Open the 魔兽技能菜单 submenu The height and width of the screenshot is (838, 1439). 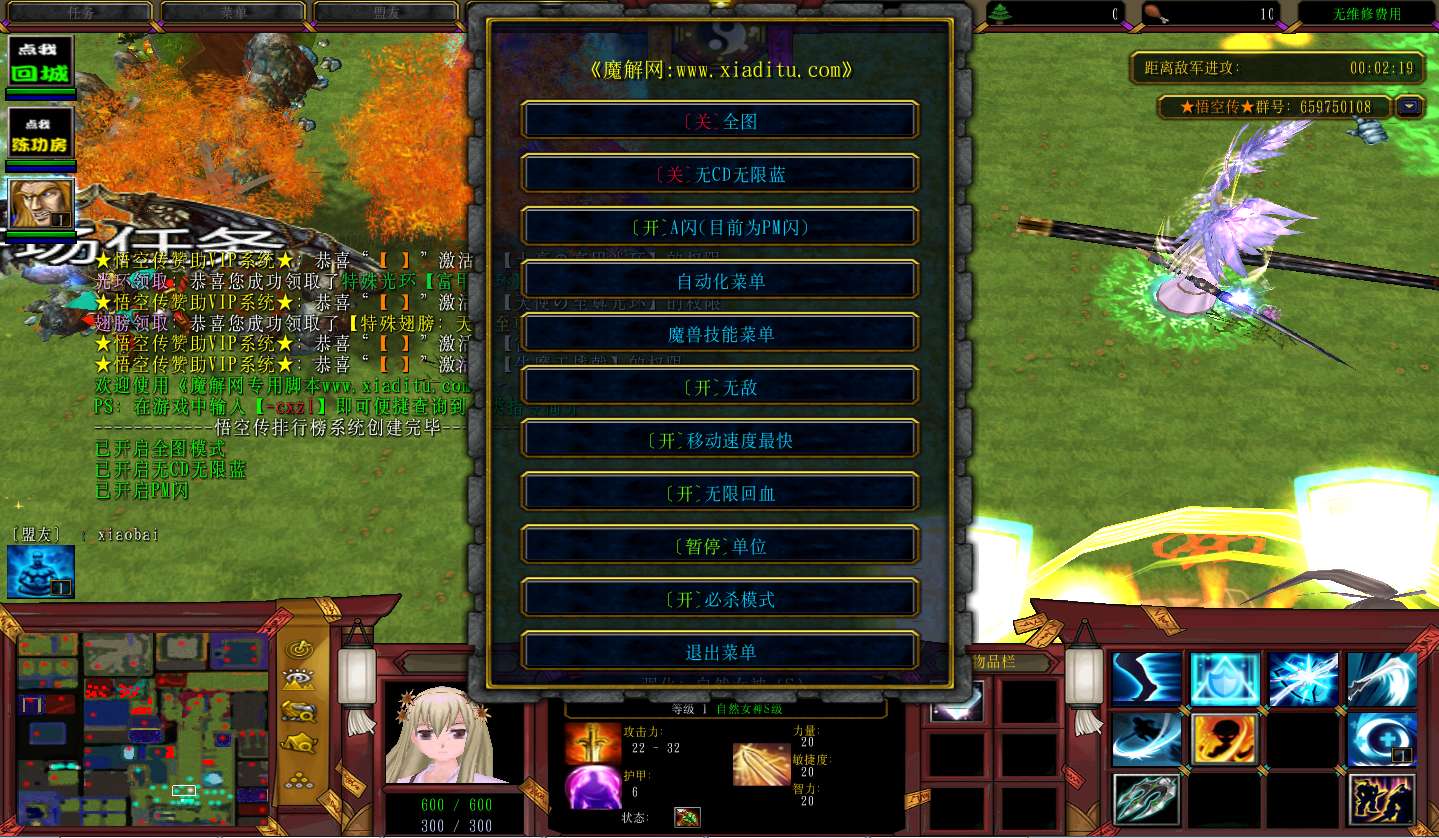point(719,333)
